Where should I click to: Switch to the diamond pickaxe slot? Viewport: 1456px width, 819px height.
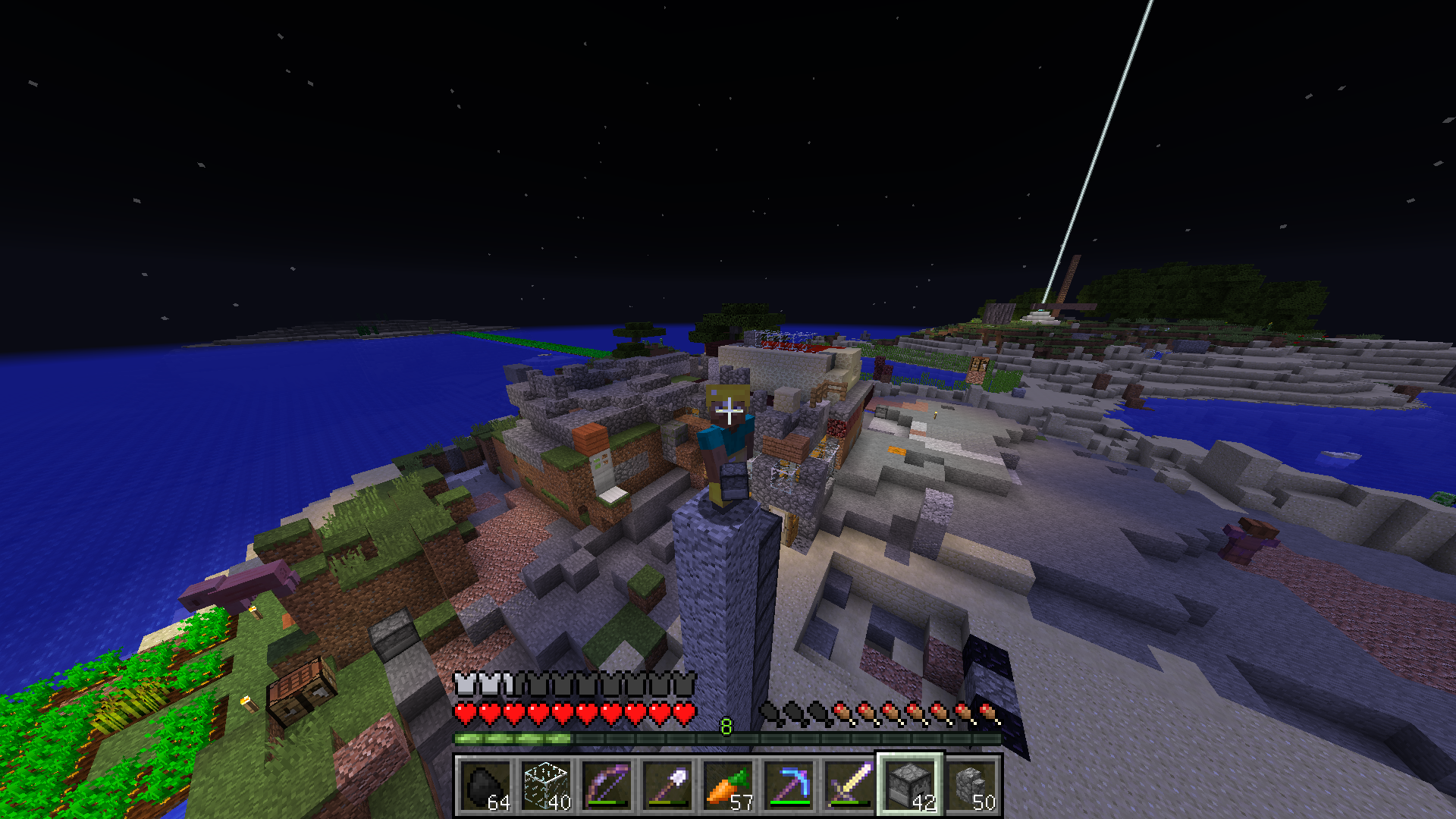tap(789, 786)
